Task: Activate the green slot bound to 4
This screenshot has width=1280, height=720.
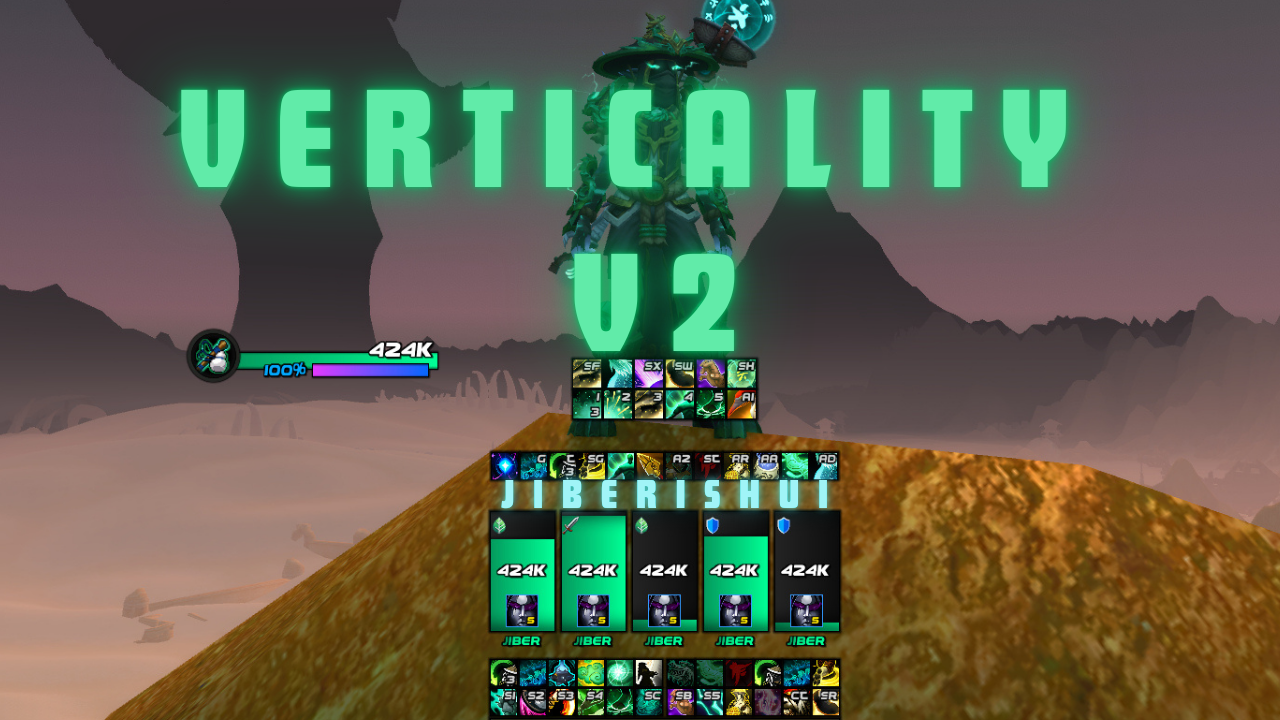Action: (x=679, y=404)
